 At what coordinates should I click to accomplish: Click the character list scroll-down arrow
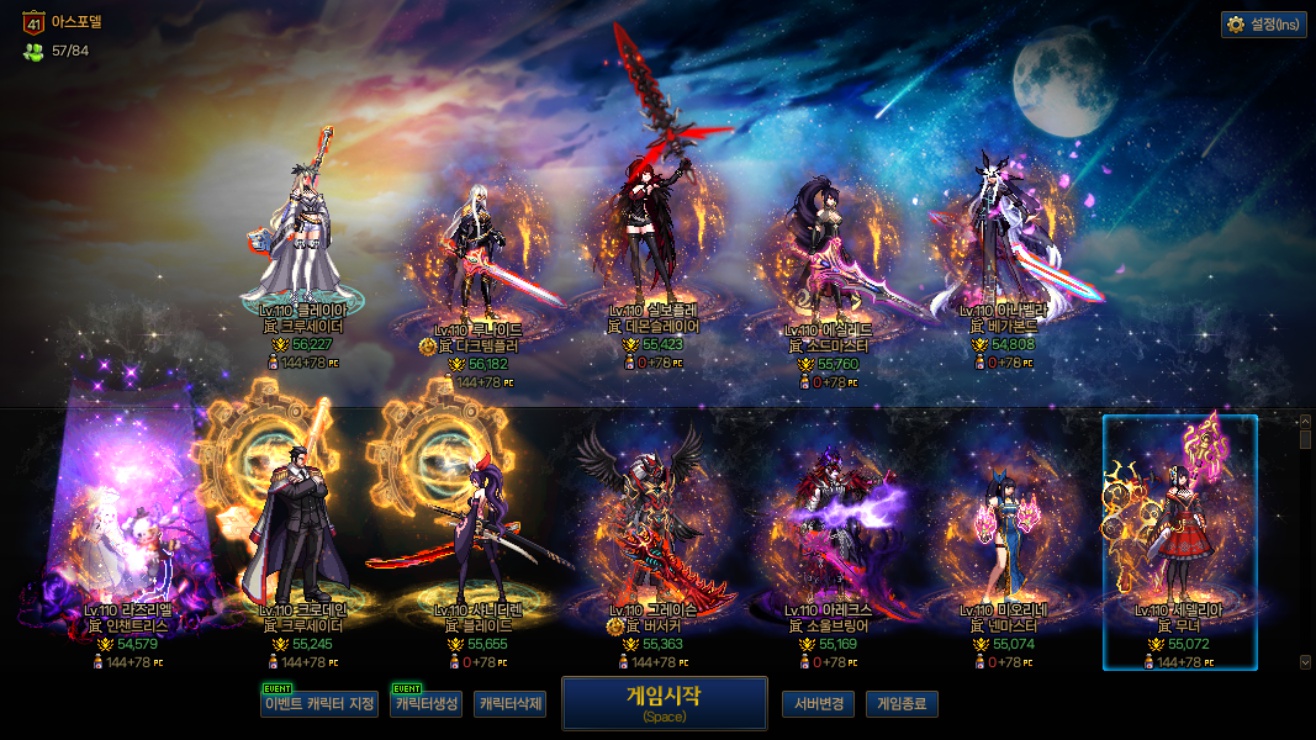[x=1304, y=662]
